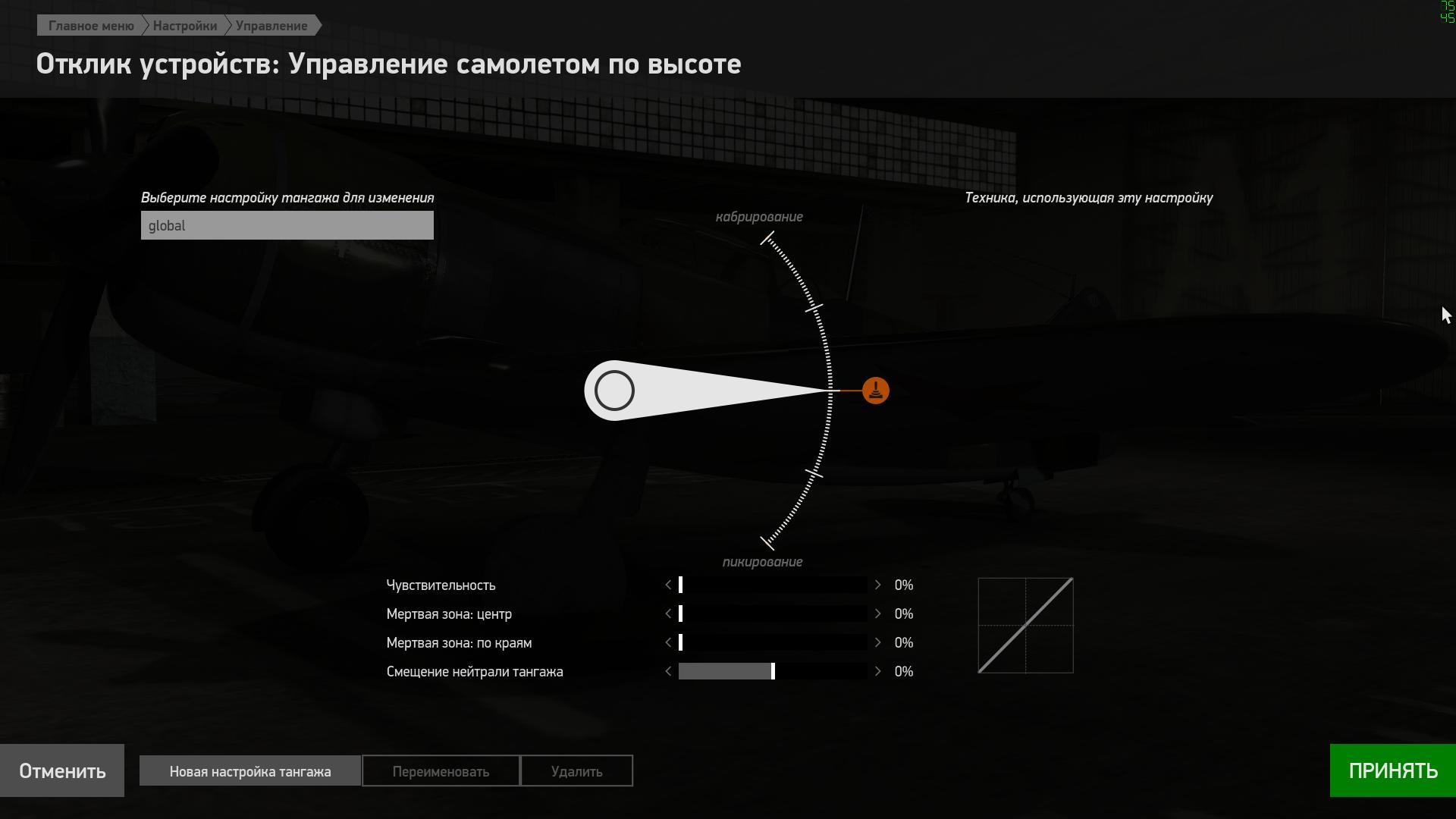The height and width of the screenshot is (819, 1456).
Task: Increase Мертвая зона: центр with right arrow
Action: pos(877,613)
